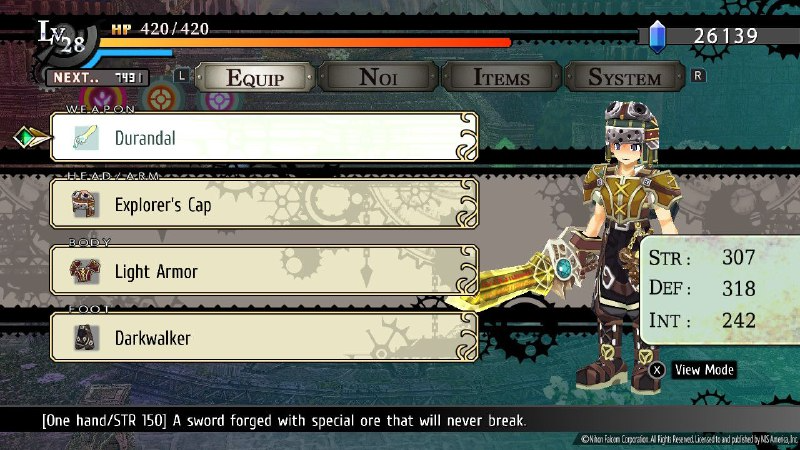Pick the Darkwalker foot slot
Image resolution: width=800 pixels, height=450 pixels.
coord(264,338)
